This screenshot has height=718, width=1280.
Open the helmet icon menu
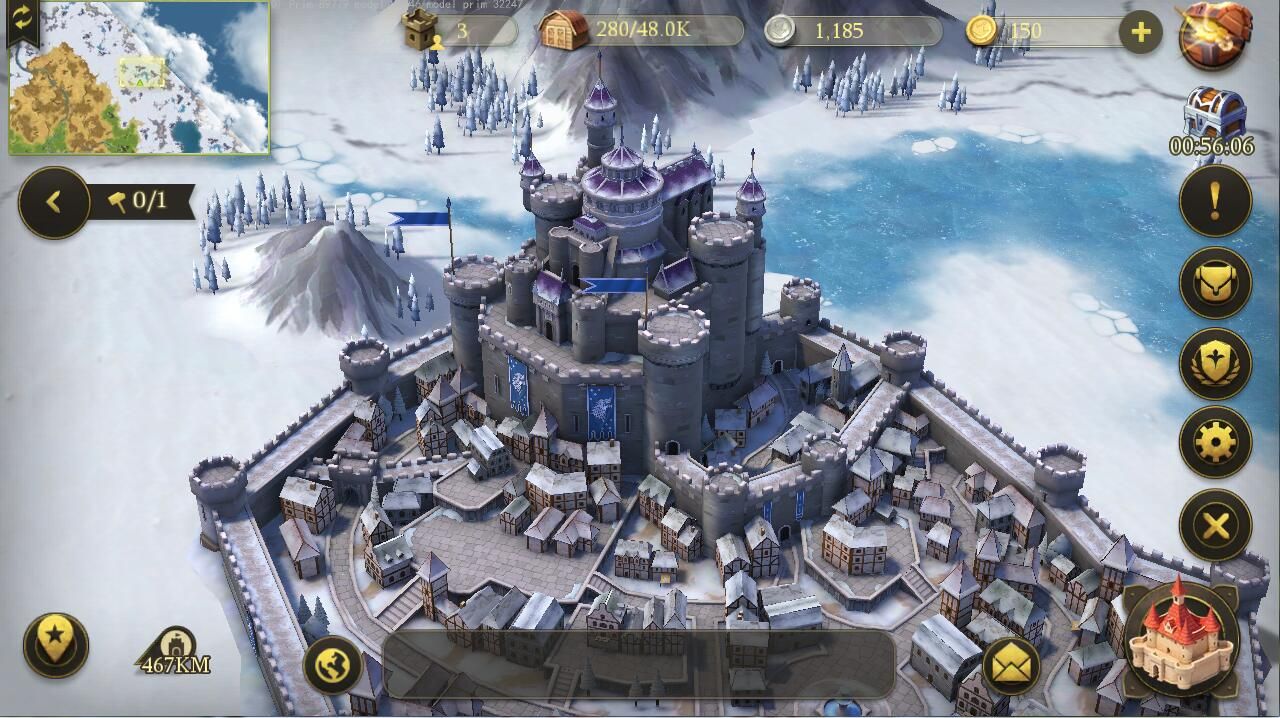pyautogui.click(x=1215, y=283)
